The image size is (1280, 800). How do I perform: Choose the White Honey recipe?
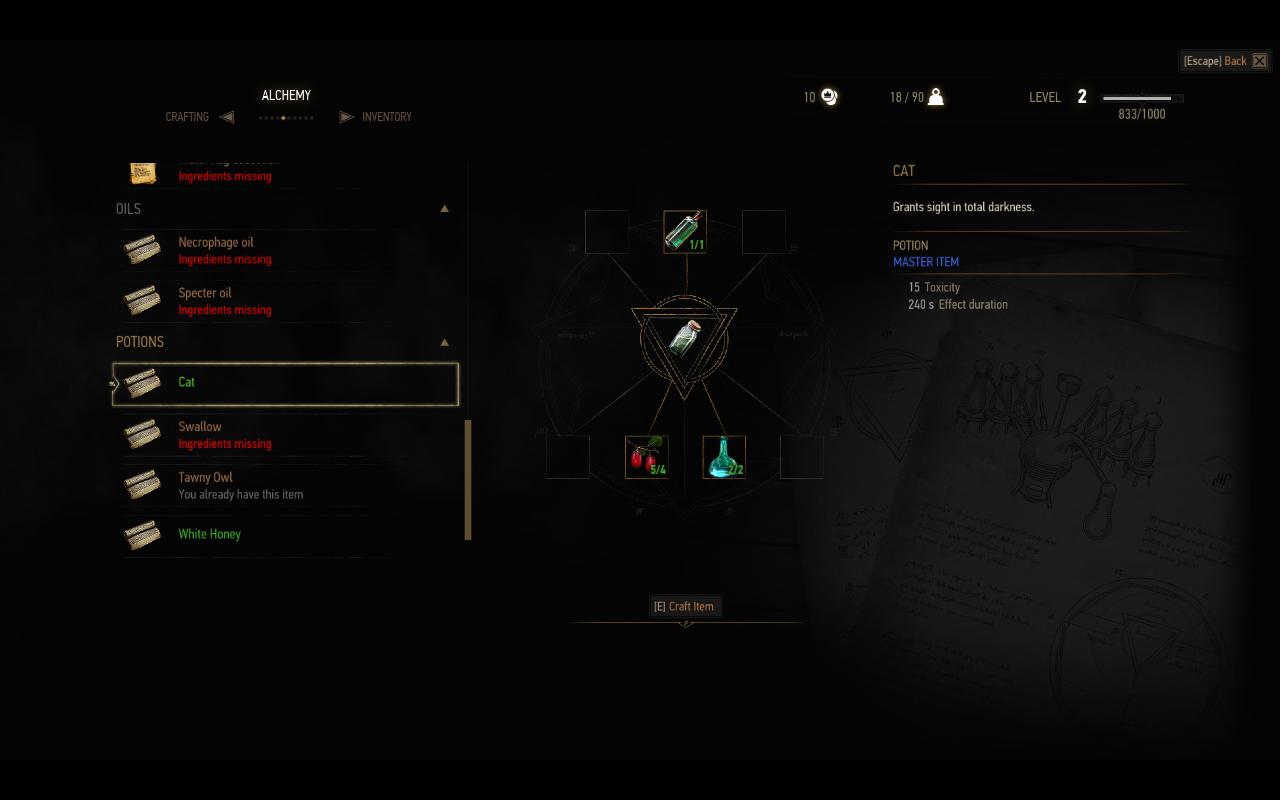(210, 534)
